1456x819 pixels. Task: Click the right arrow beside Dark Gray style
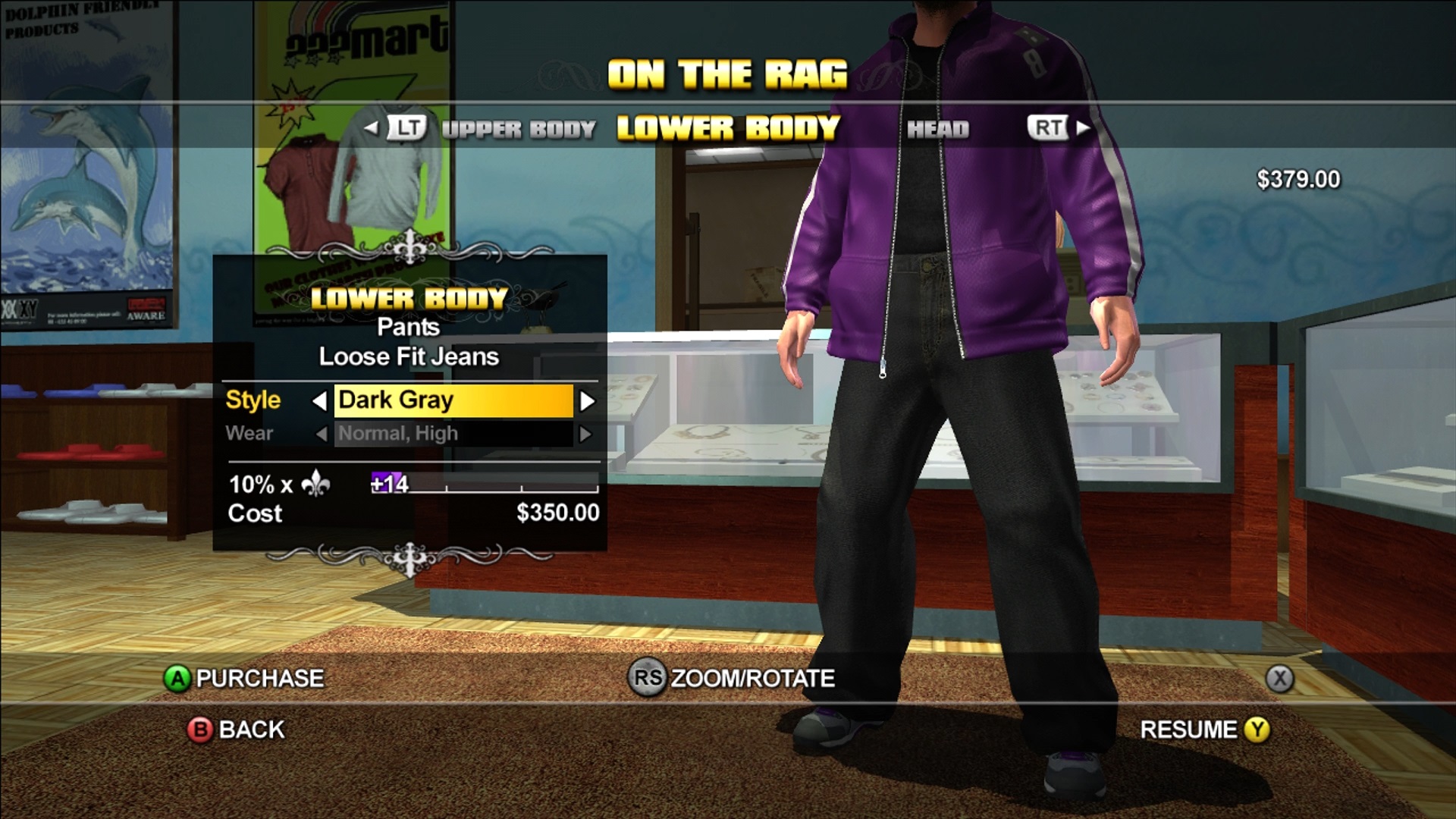pos(587,401)
